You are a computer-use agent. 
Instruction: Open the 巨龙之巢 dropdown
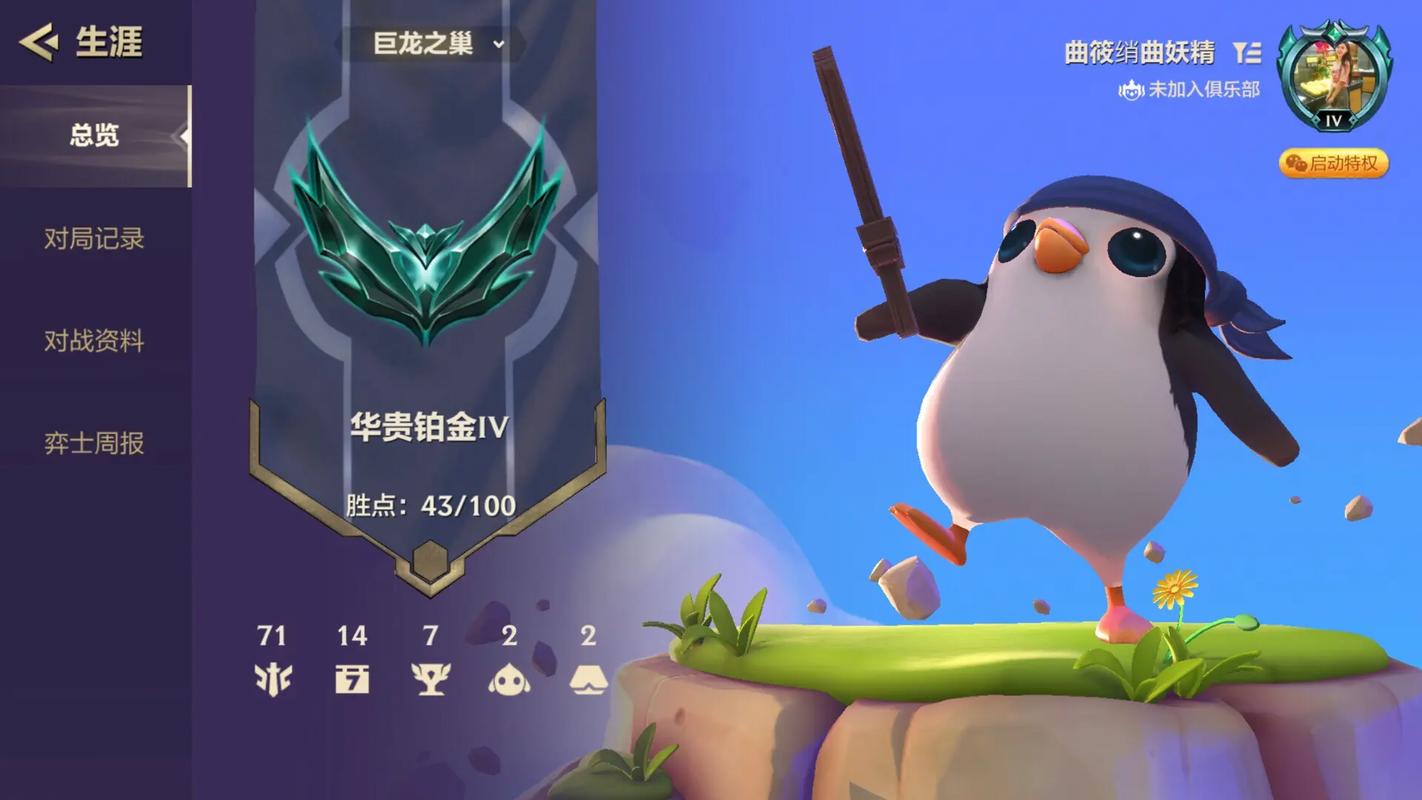pyautogui.click(x=438, y=44)
